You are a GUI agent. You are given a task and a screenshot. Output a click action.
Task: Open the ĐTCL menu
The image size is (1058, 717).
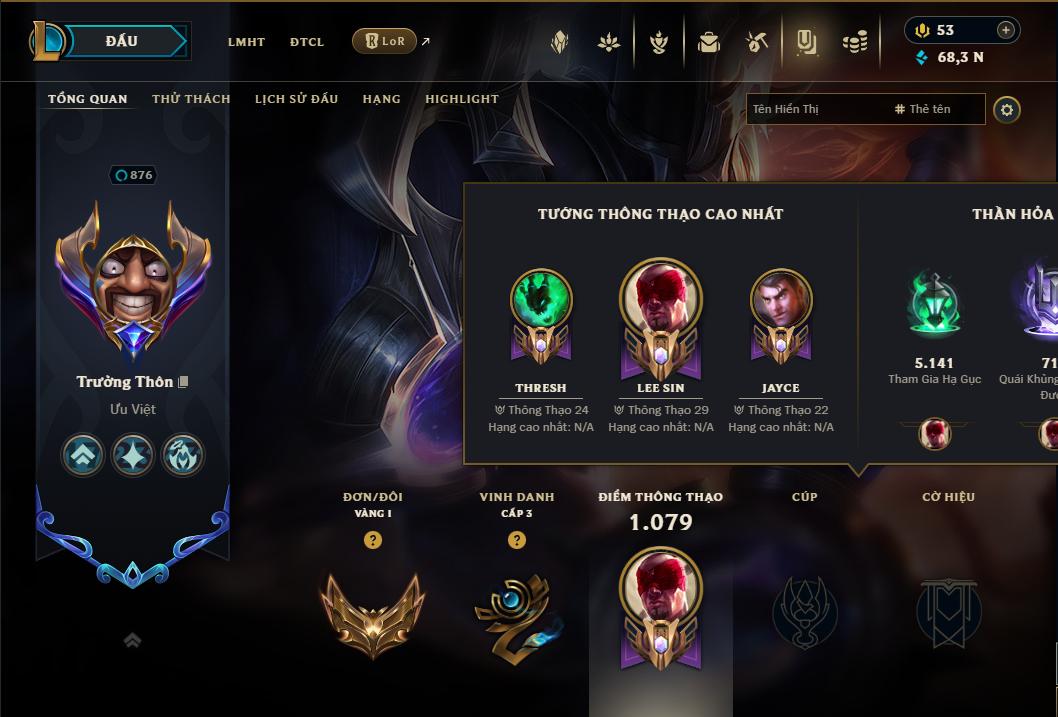[x=307, y=42]
